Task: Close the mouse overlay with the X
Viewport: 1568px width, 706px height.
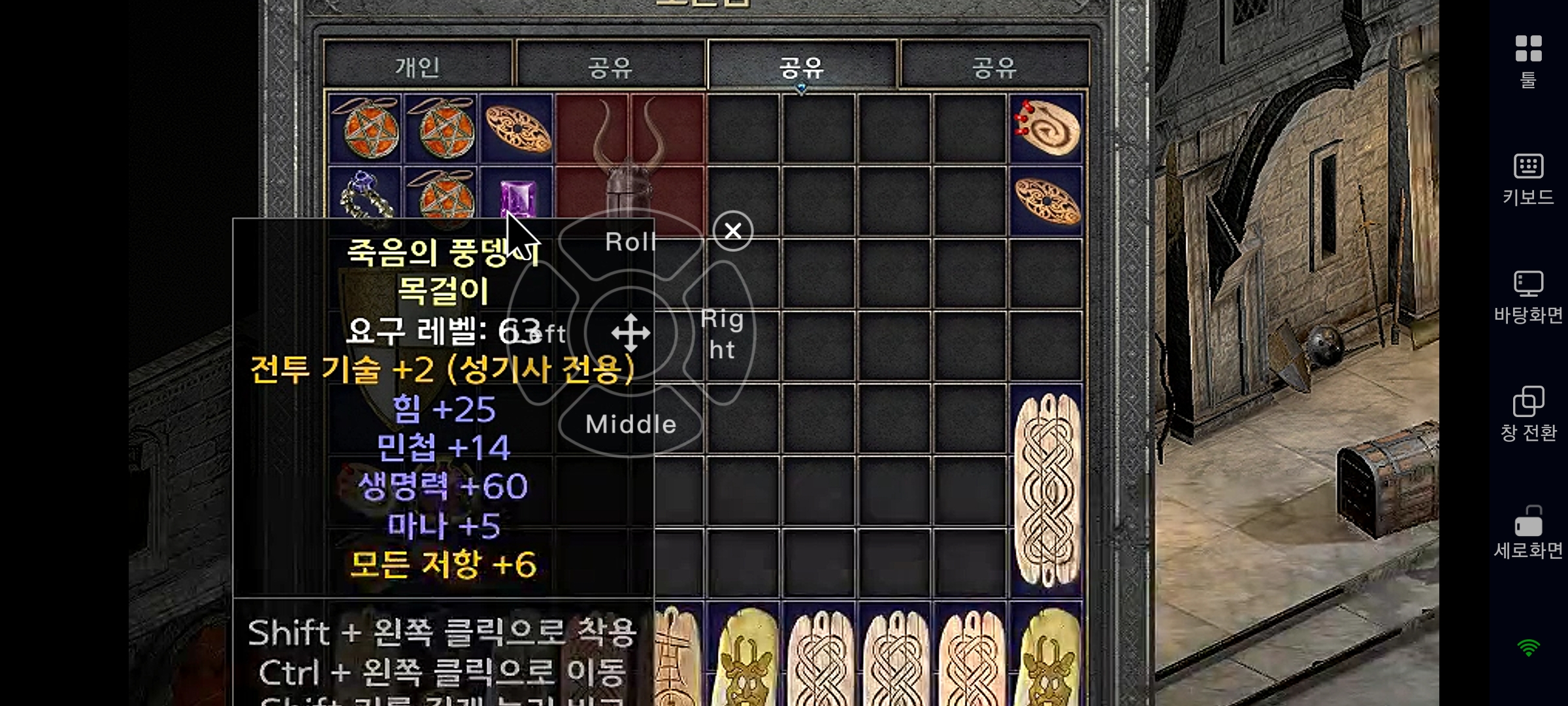Action: 733,231
